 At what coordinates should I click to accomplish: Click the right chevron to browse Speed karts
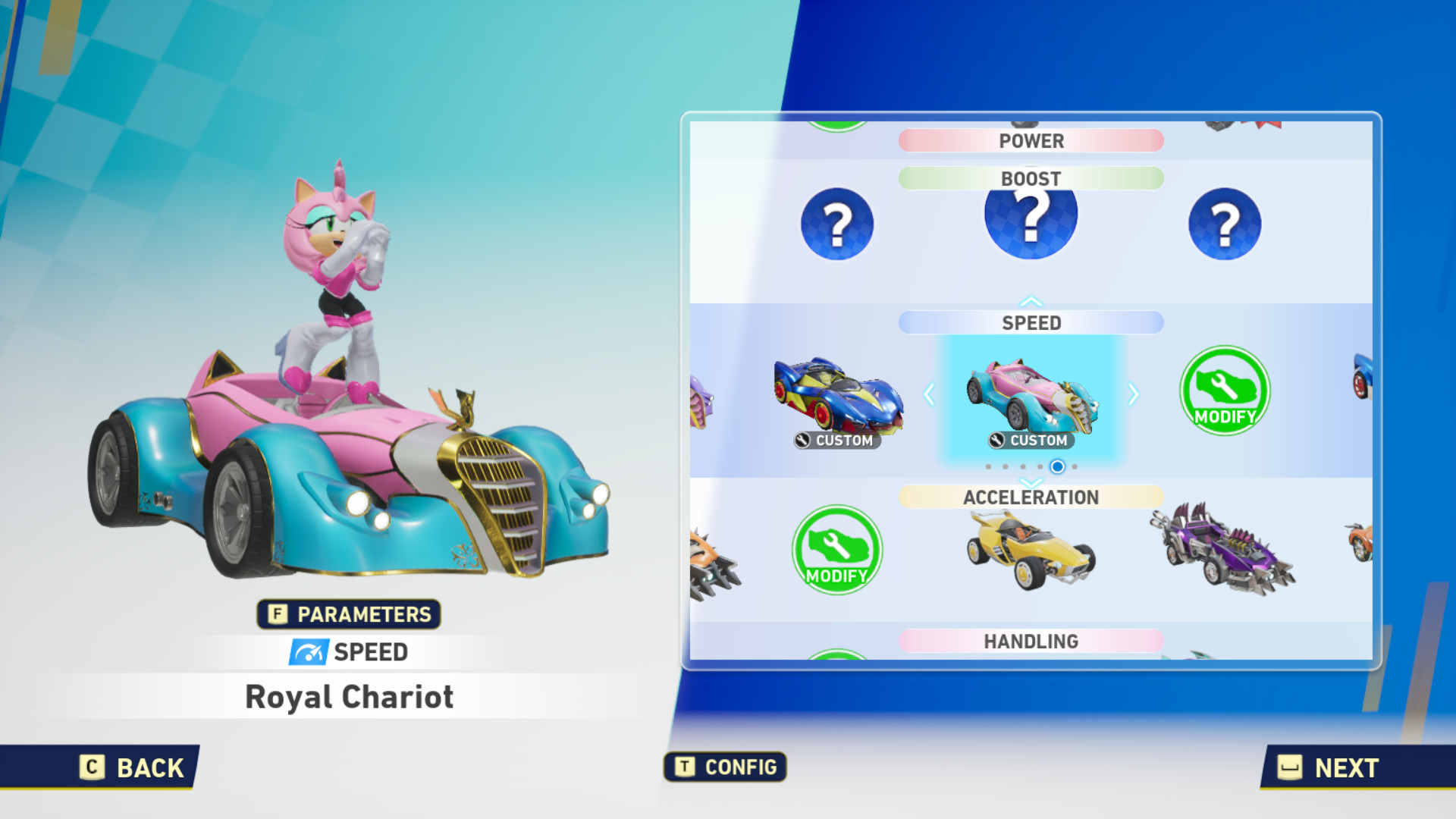(x=1132, y=394)
